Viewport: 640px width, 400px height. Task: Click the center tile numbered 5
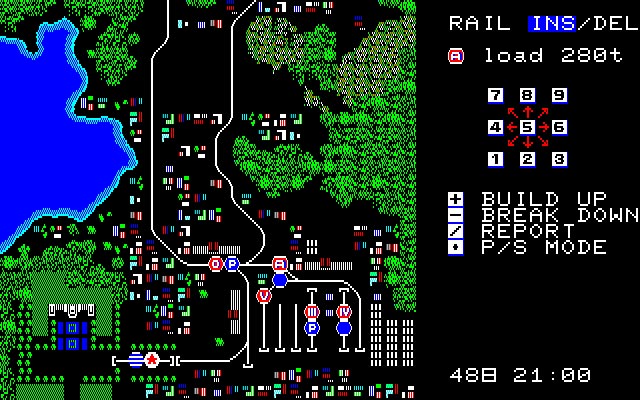tap(527, 127)
